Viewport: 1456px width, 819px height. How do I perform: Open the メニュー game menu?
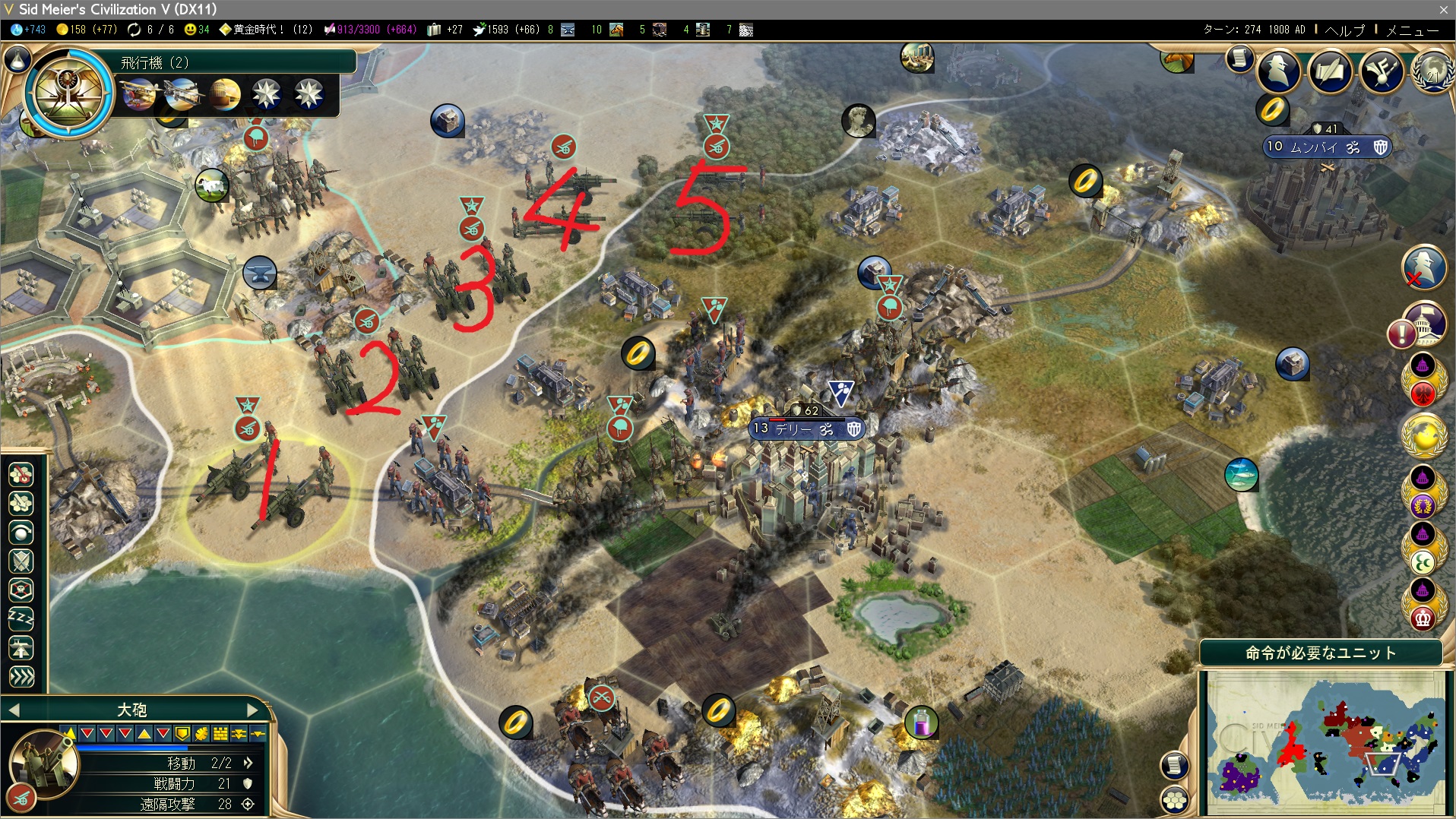(1412, 30)
